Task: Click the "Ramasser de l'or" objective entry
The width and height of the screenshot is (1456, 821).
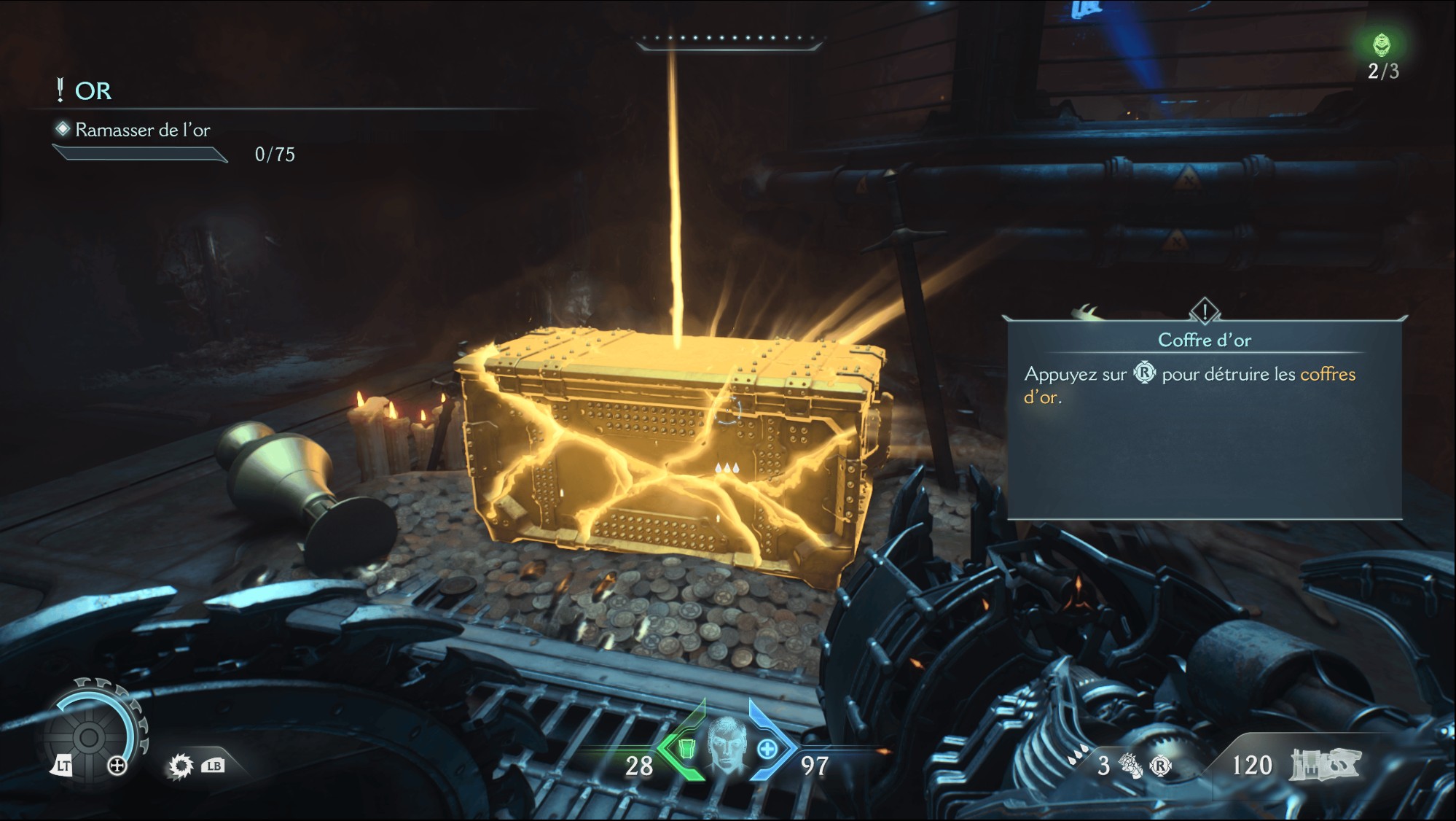Action: tap(142, 130)
